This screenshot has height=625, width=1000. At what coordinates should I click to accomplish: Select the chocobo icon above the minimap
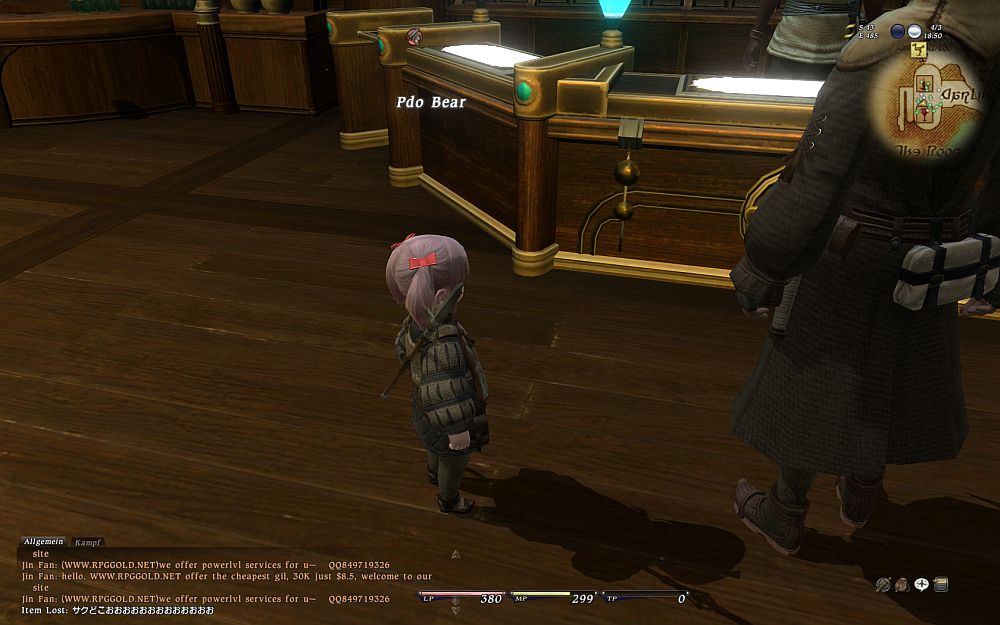tap(919, 49)
